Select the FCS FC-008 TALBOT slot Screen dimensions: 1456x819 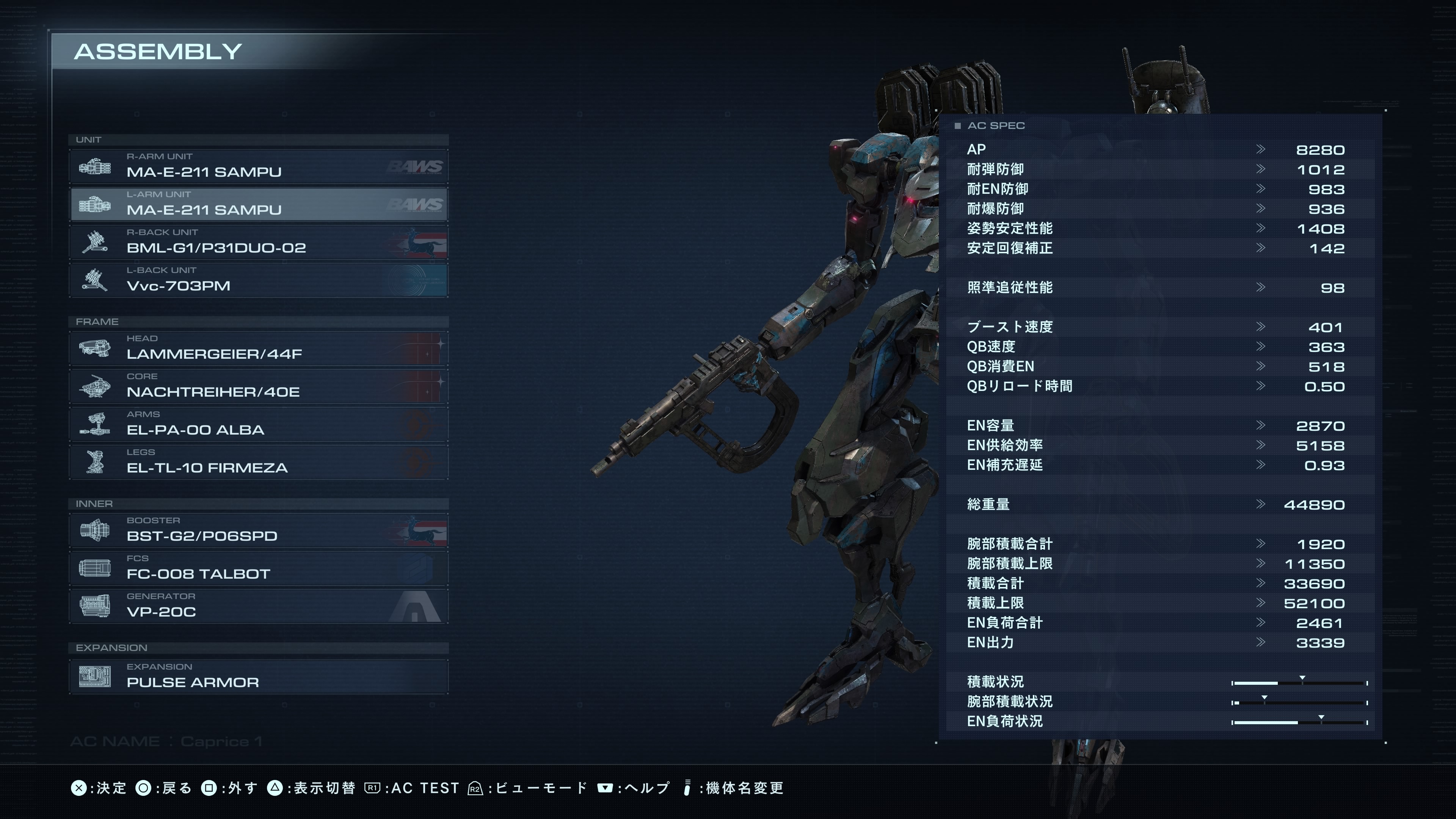coord(258,568)
